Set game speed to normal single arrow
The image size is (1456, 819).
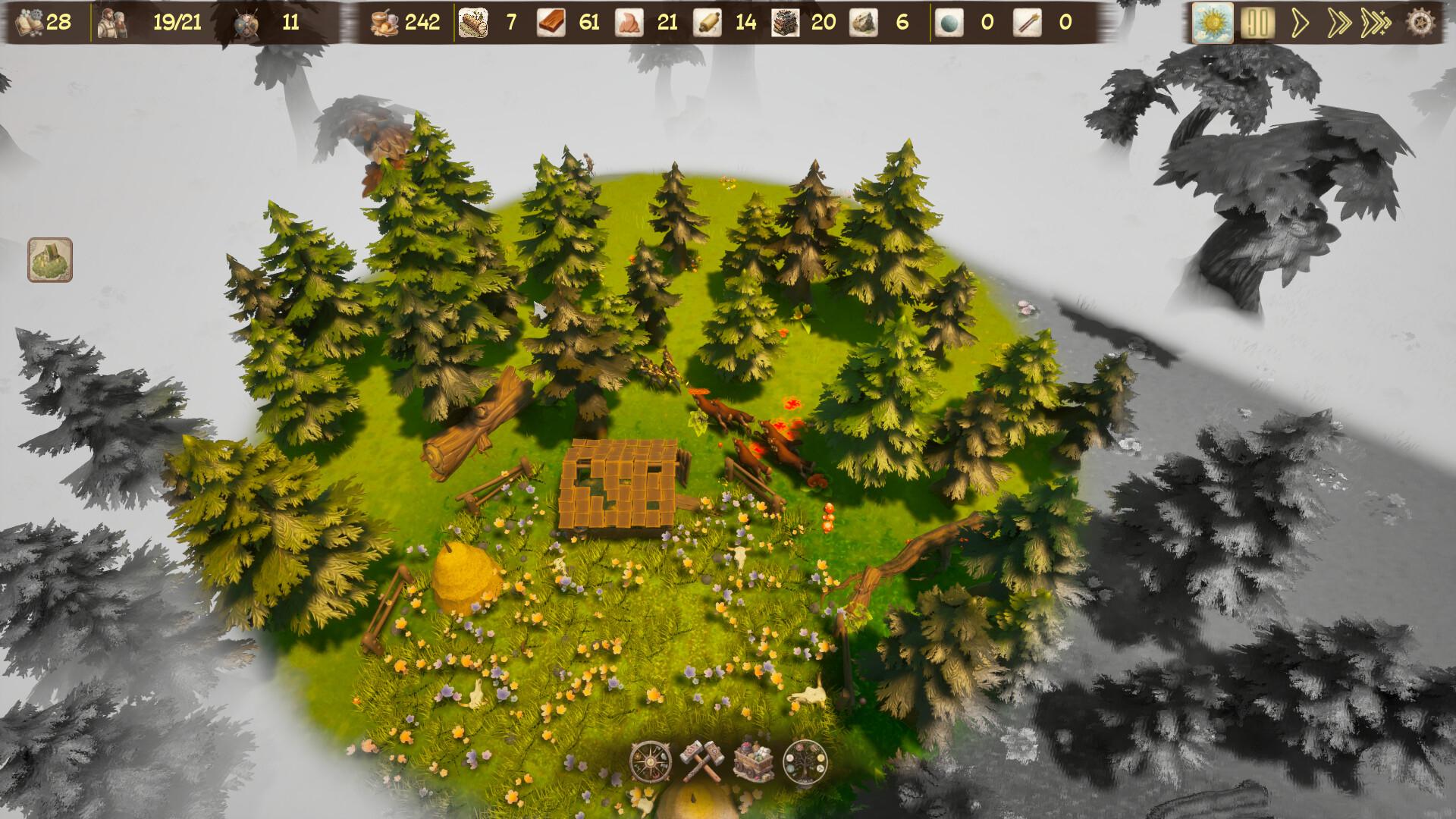pyautogui.click(x=1300, y=23)
